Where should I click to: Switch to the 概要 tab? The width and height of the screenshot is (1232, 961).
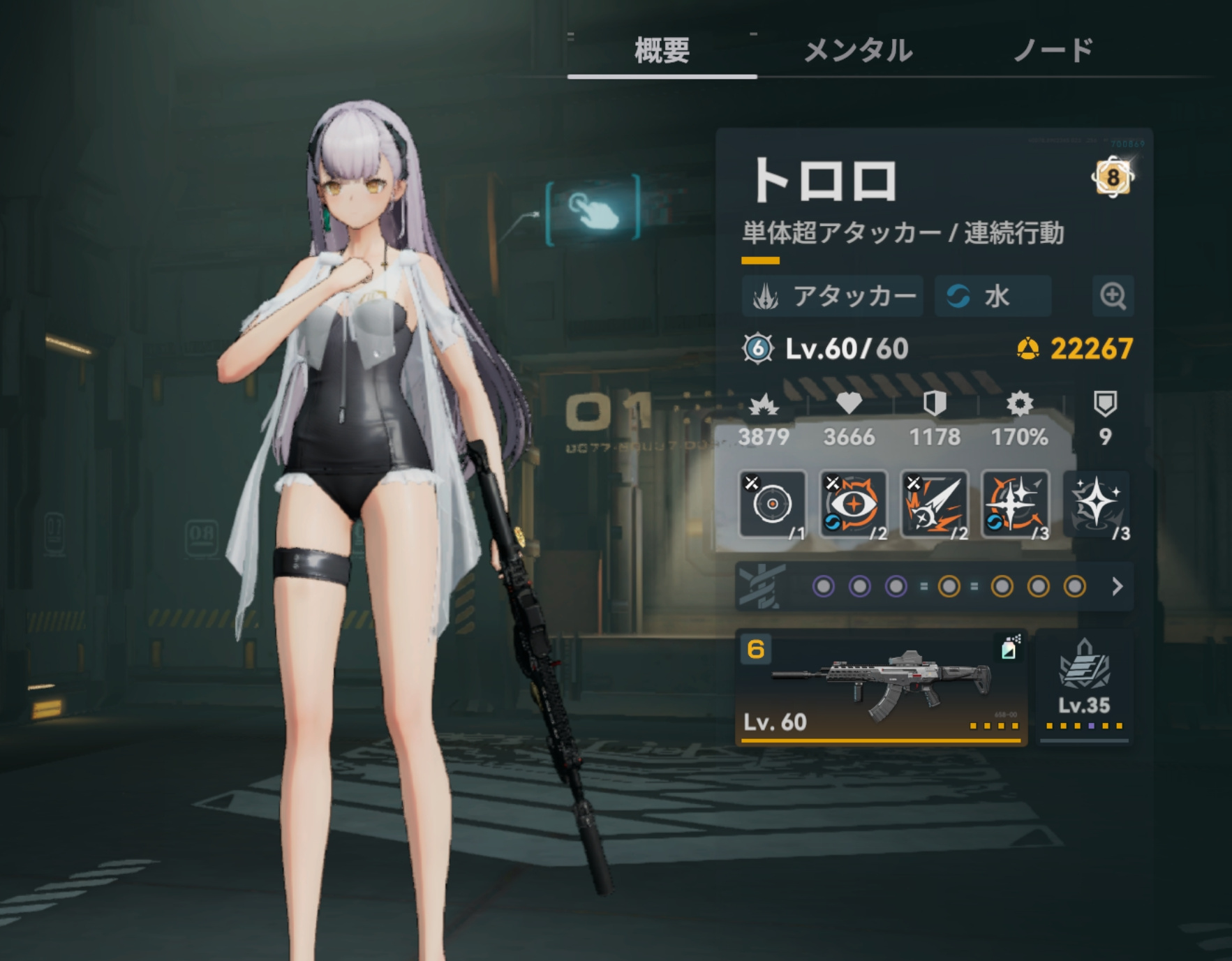coord(662,51)
